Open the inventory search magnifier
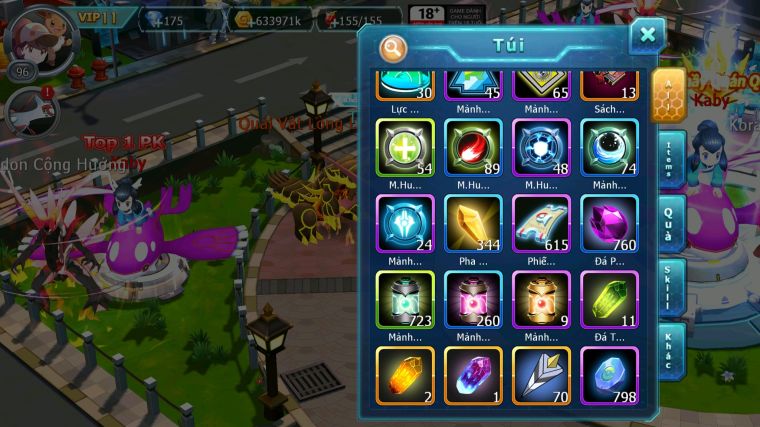This screenshot has width=760, height=427. click(x=393, y=46)
